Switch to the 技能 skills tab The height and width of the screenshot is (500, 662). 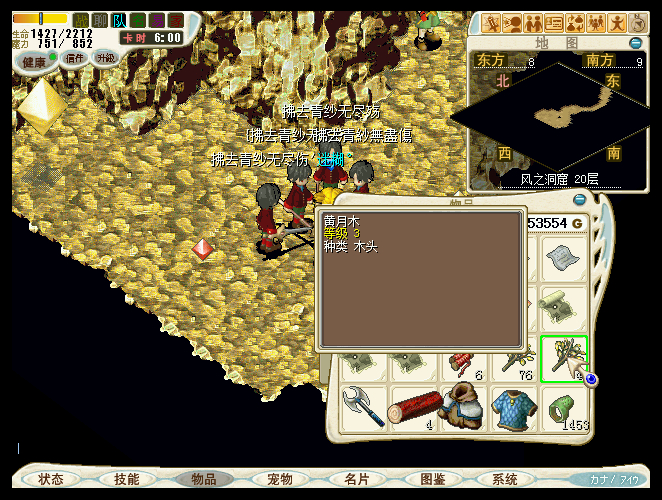point(127,479)
